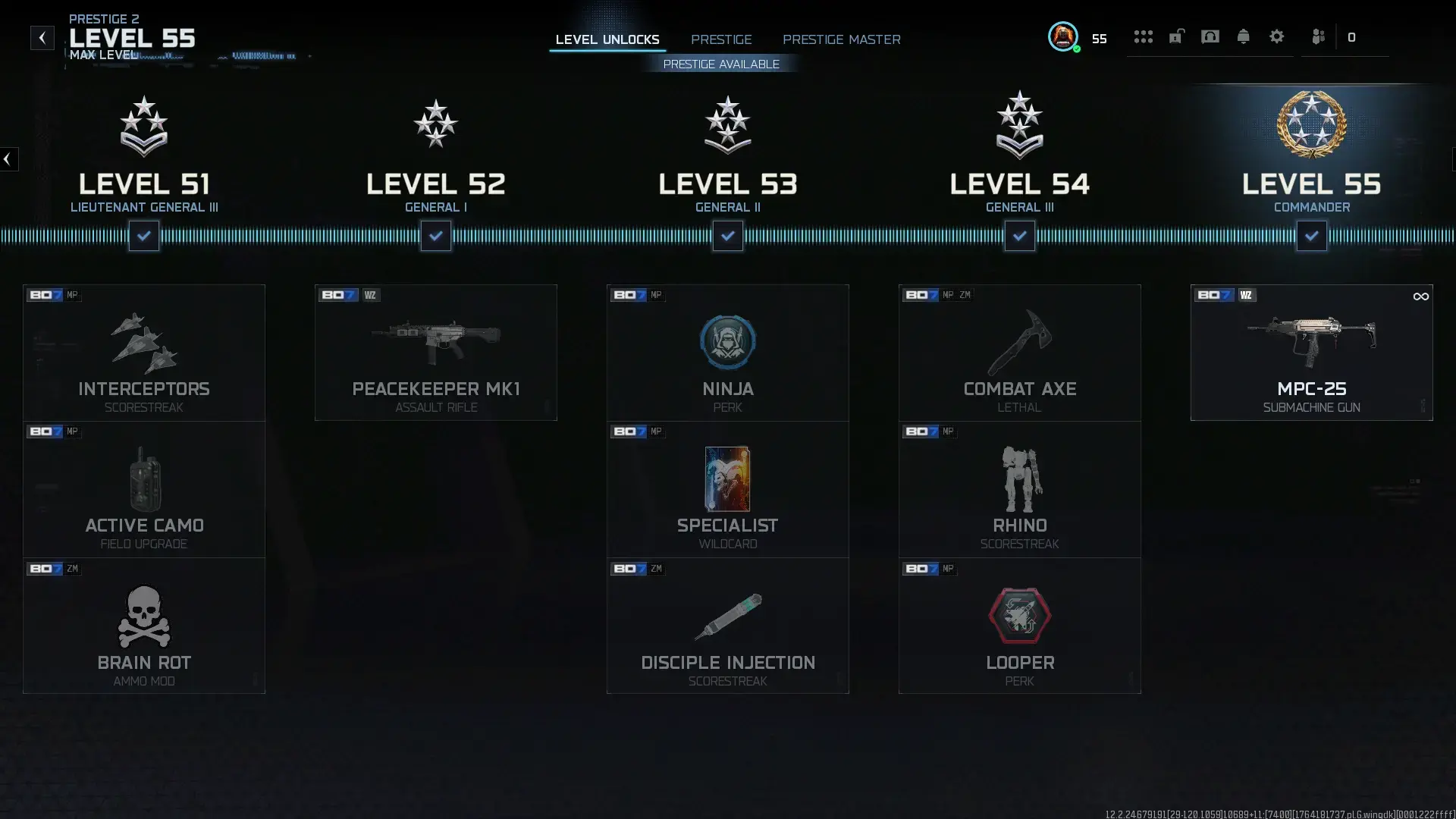Click the Level 55 completion checkmark

[1313, 236]
